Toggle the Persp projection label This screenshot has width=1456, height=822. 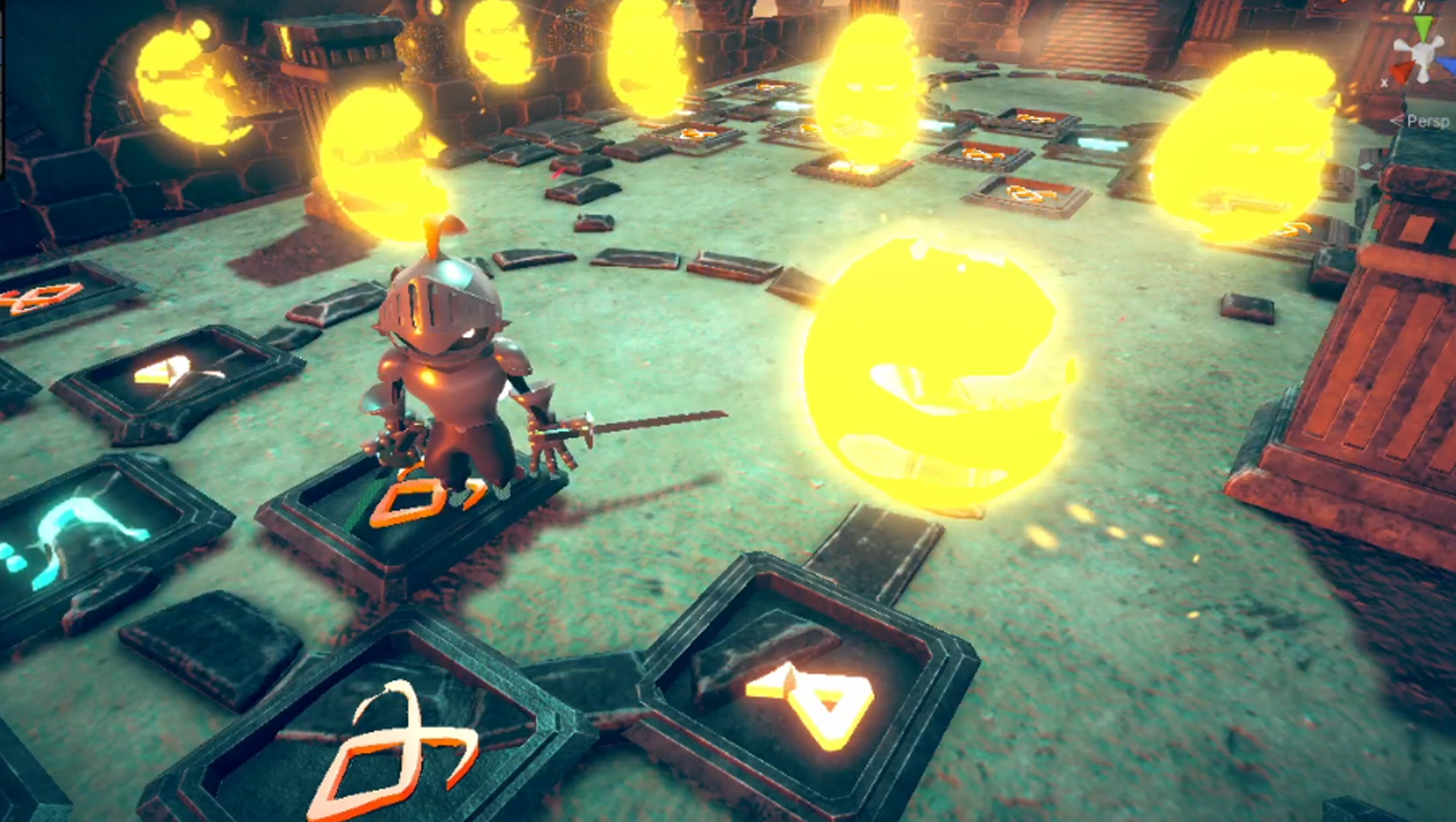click(x=1427, y=121)
